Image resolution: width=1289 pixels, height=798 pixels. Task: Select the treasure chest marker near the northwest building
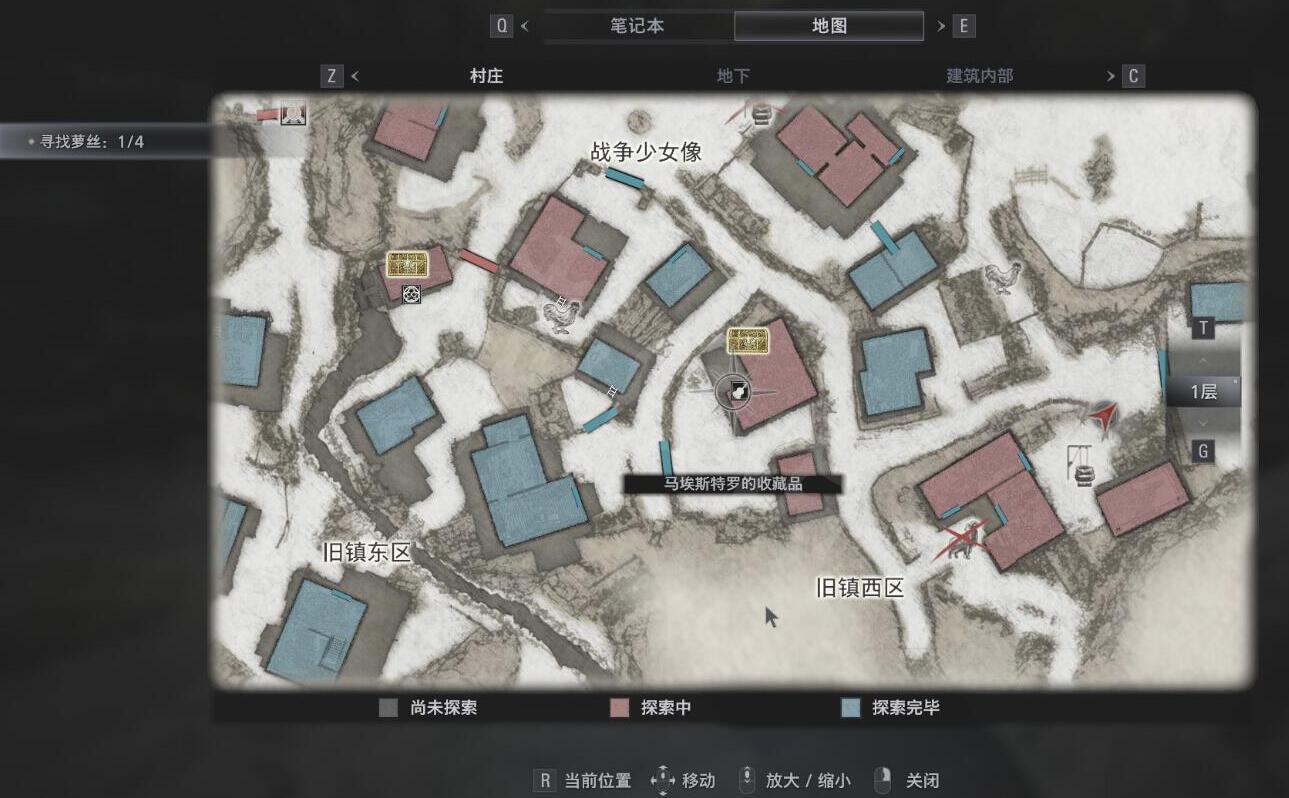click(406, 265)
